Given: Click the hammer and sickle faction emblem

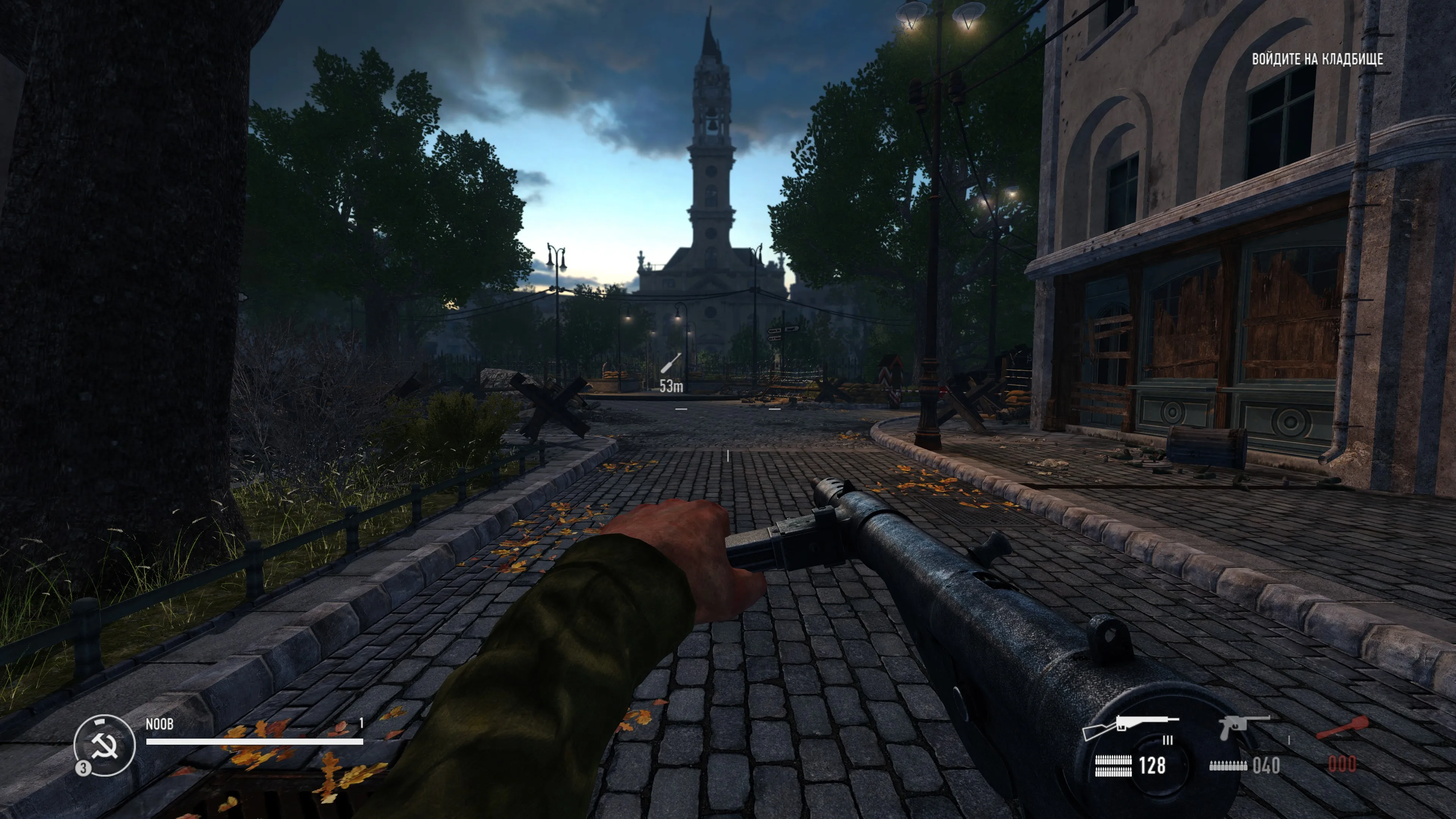Looking at the screenshot, I should pyautogui.click(x=105, y=745).
